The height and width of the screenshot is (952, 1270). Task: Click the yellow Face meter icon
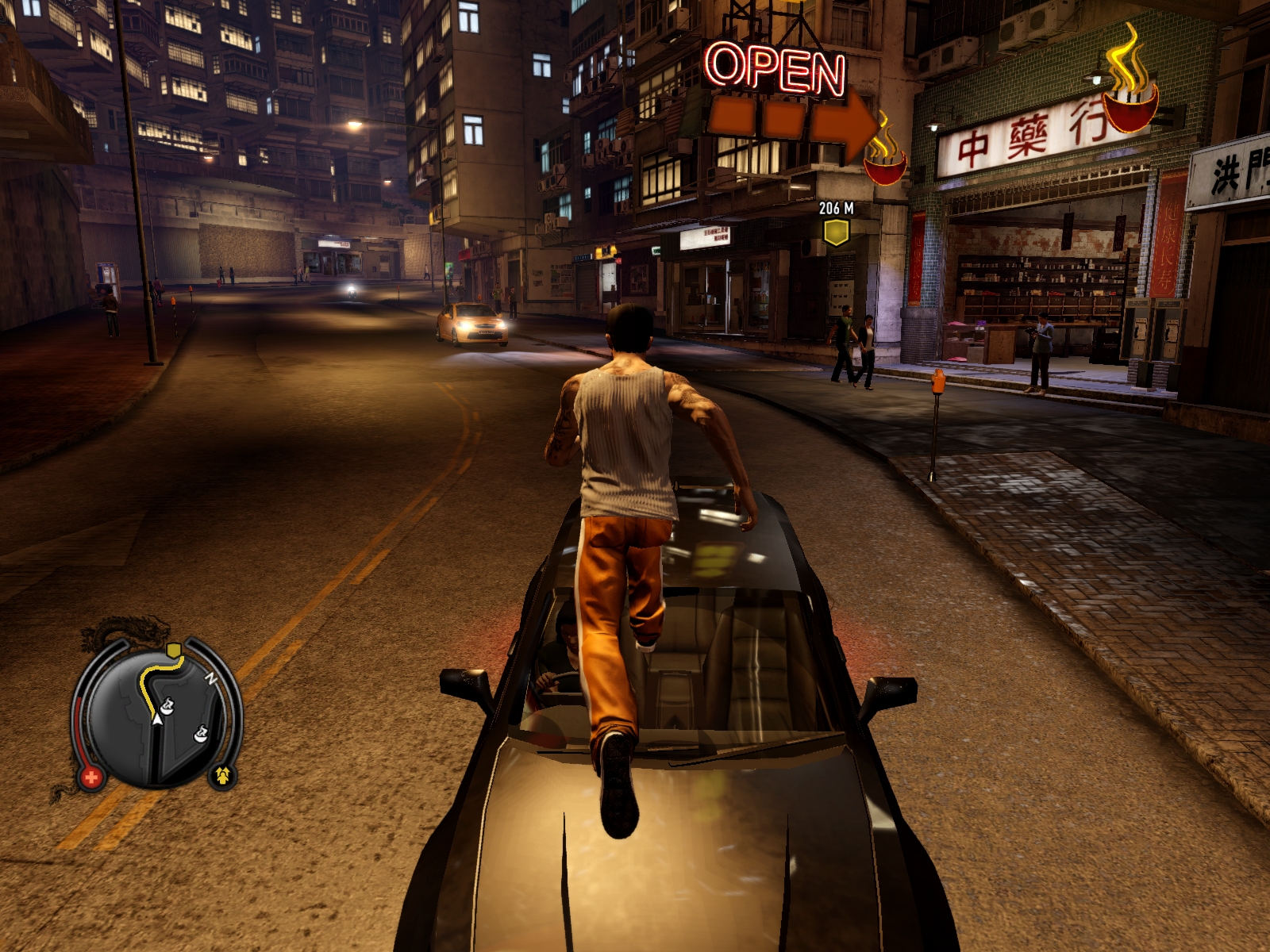tap(222, 775)
